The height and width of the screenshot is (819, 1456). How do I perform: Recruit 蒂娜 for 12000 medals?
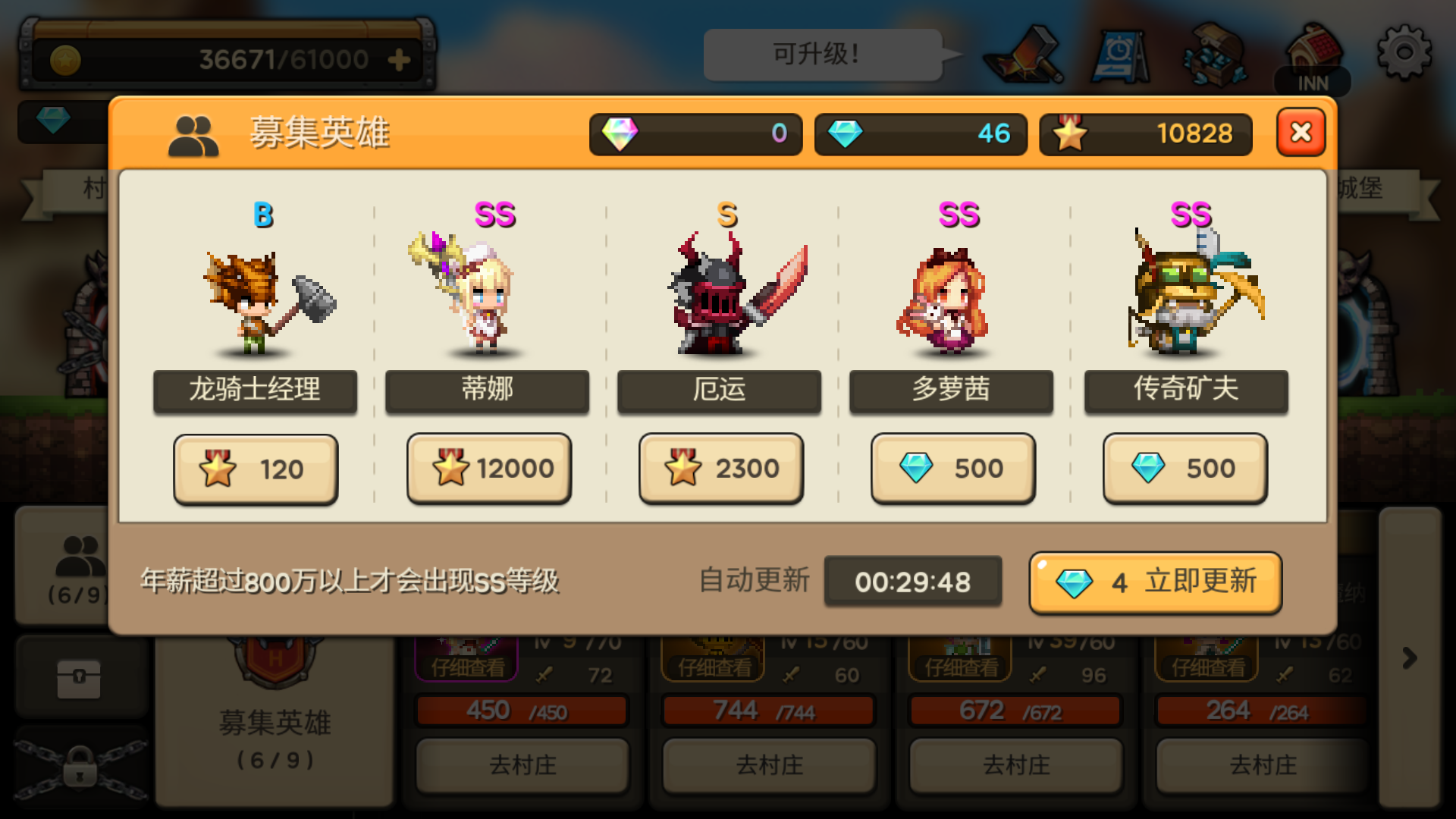tap(488, 469)
